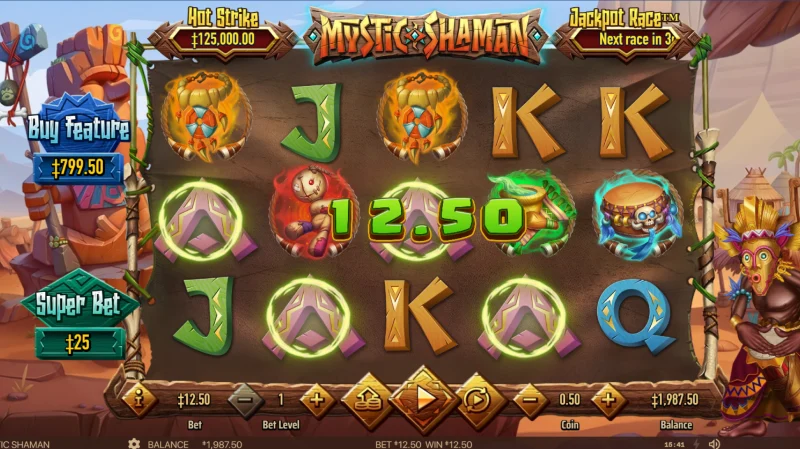The width and height of the screenshot is (800, 449).
Task: Increase the coin value
Action: tap(607, 401)
